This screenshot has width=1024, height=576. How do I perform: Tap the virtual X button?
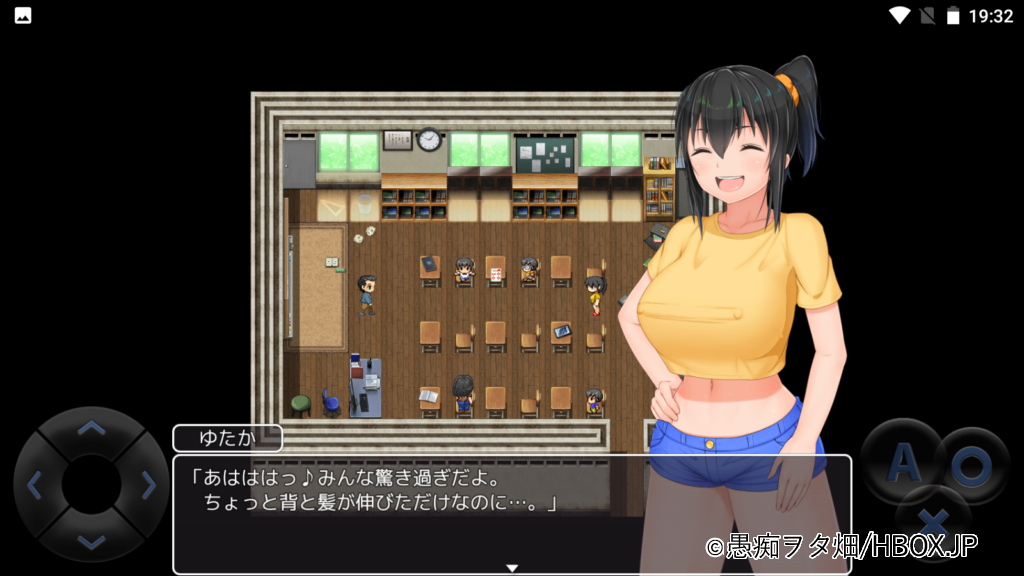(935, 520)
